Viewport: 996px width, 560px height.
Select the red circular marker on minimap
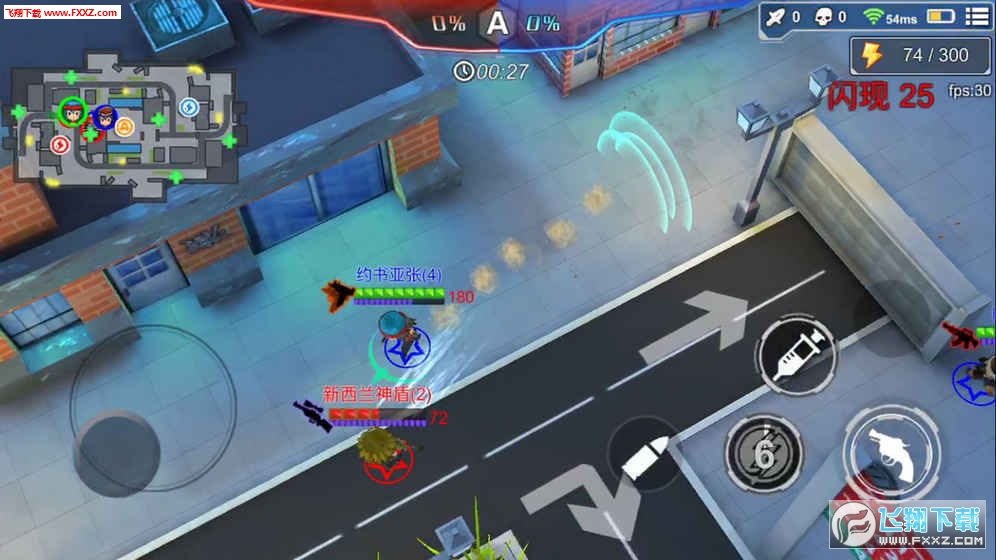tap(60, 145)
